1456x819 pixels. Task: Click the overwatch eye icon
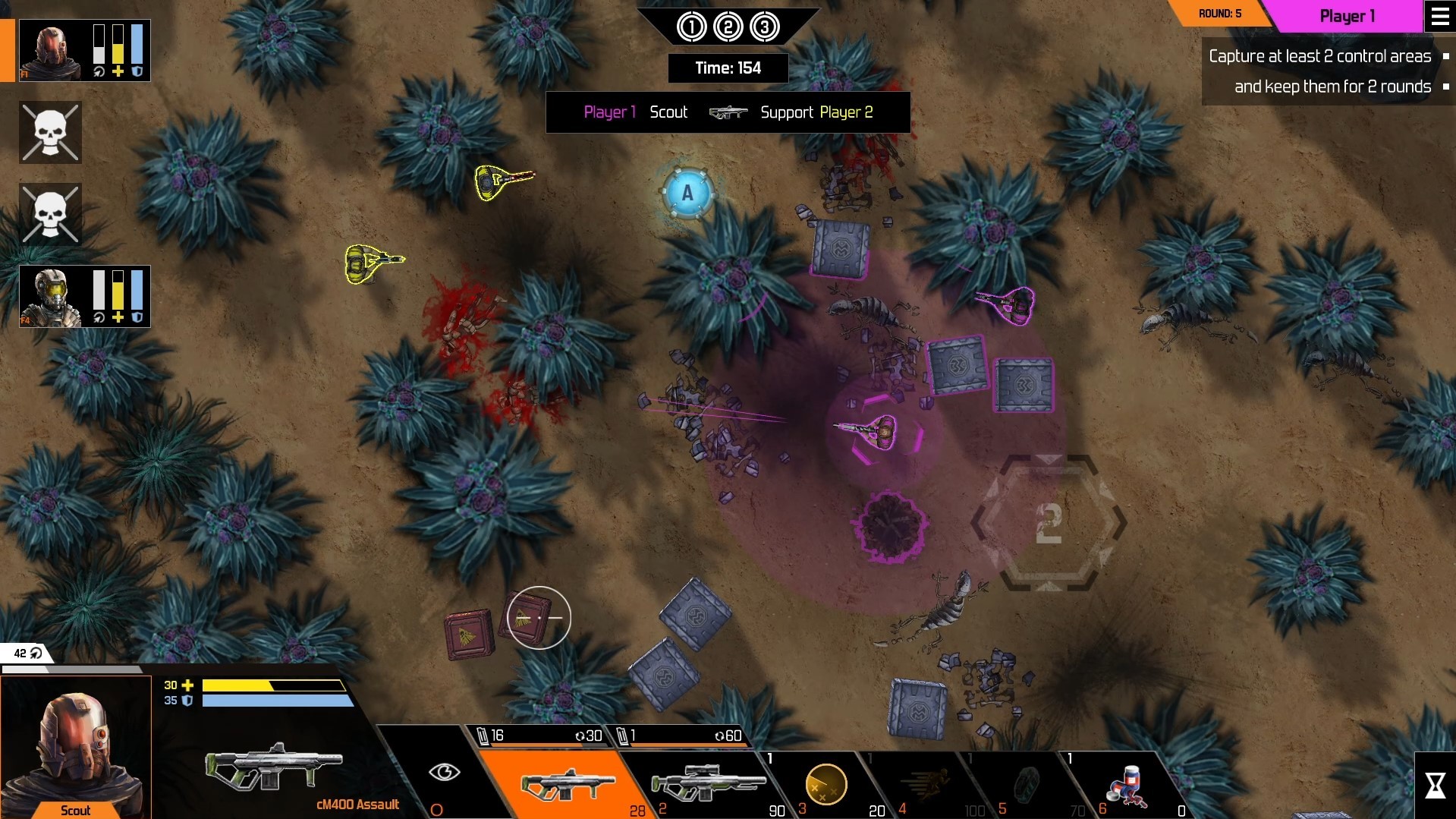446,772
